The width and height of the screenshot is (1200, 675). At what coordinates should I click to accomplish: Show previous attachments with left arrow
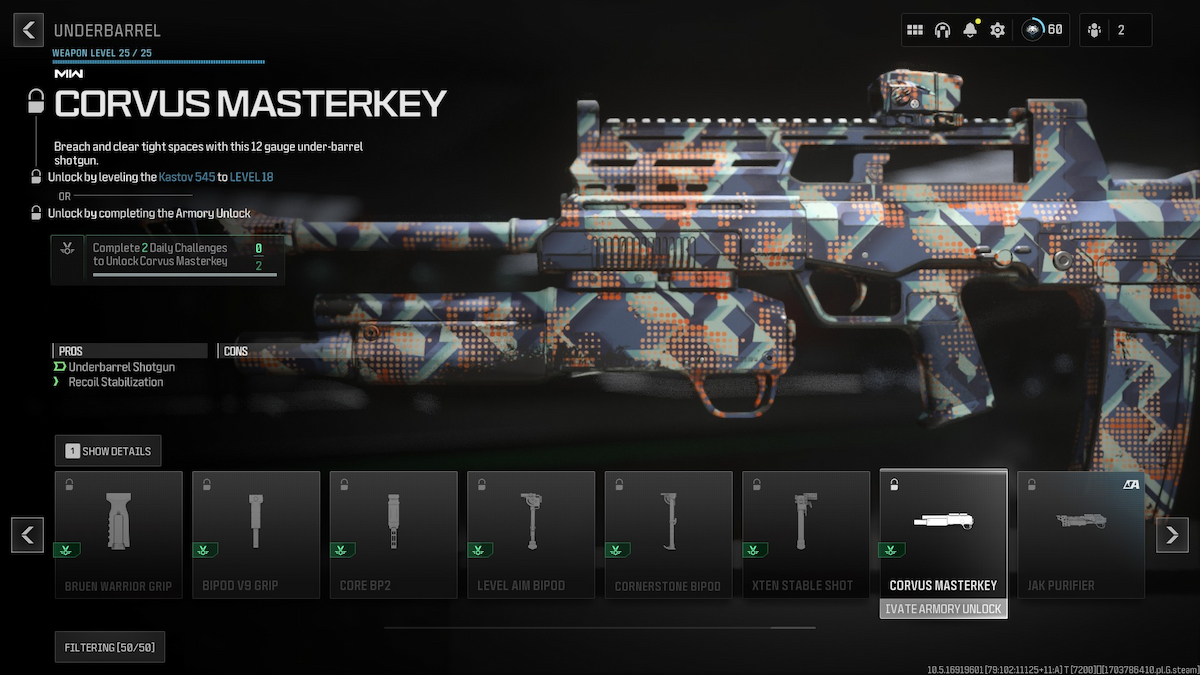tap(28, 535)
